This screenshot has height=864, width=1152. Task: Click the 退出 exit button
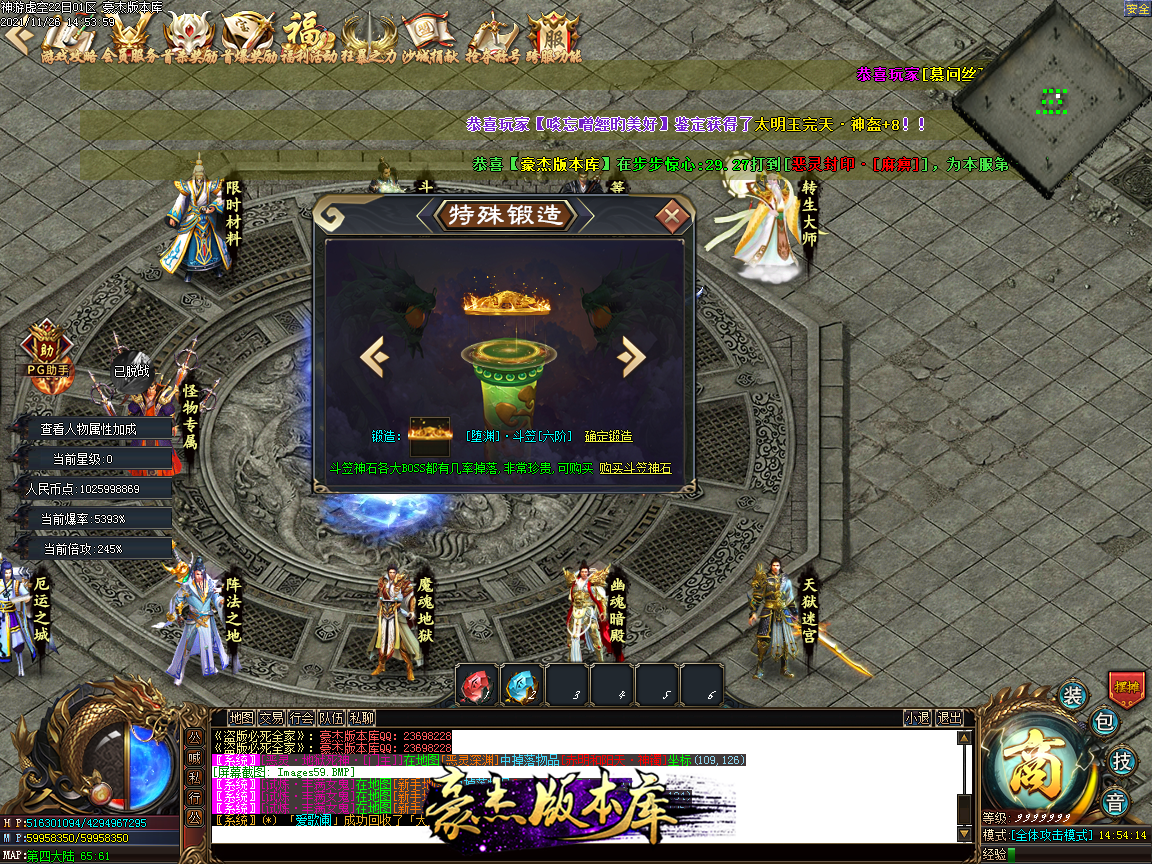coord(949,718)
